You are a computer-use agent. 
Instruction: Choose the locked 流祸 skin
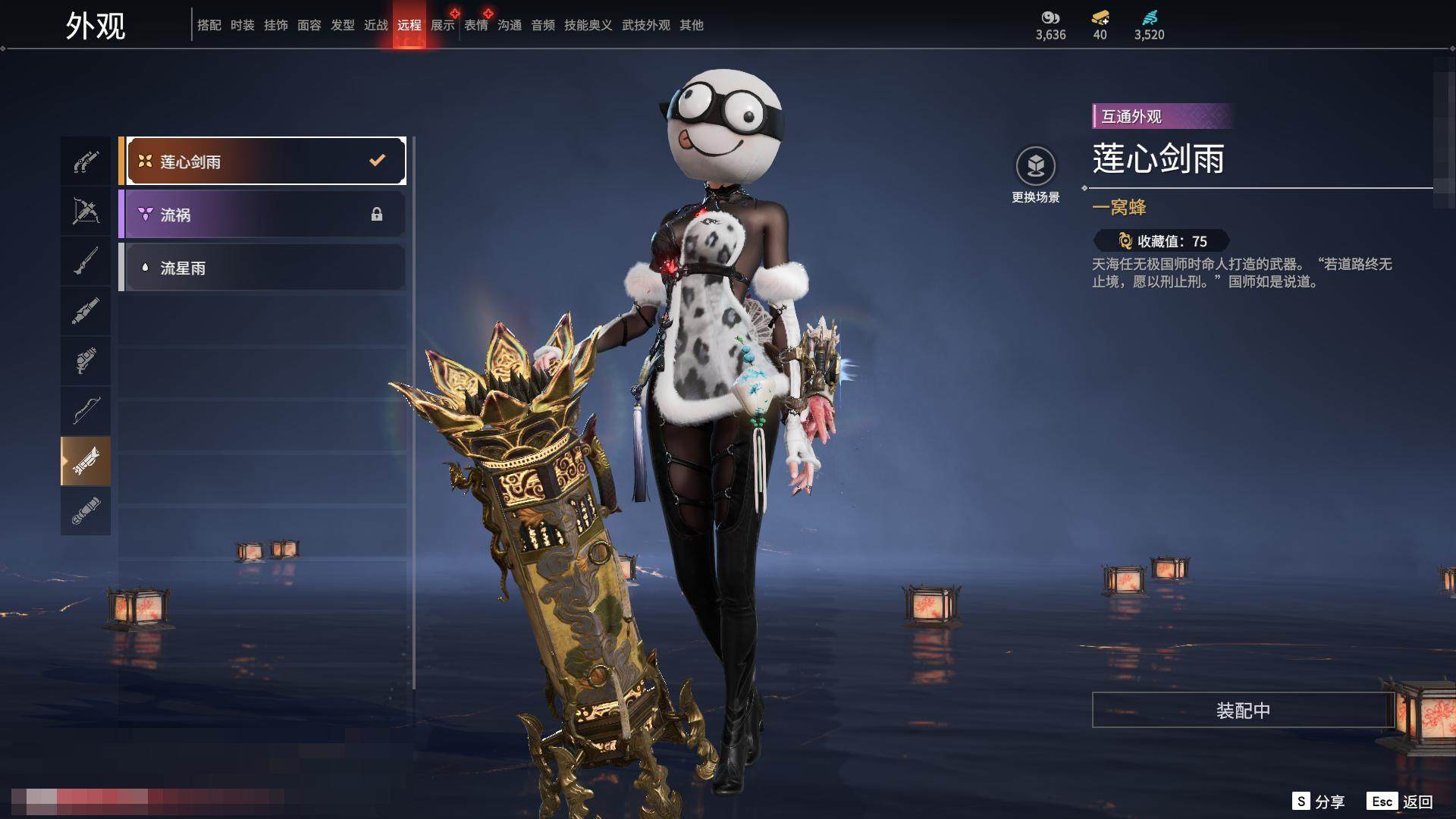click(262, 215)
